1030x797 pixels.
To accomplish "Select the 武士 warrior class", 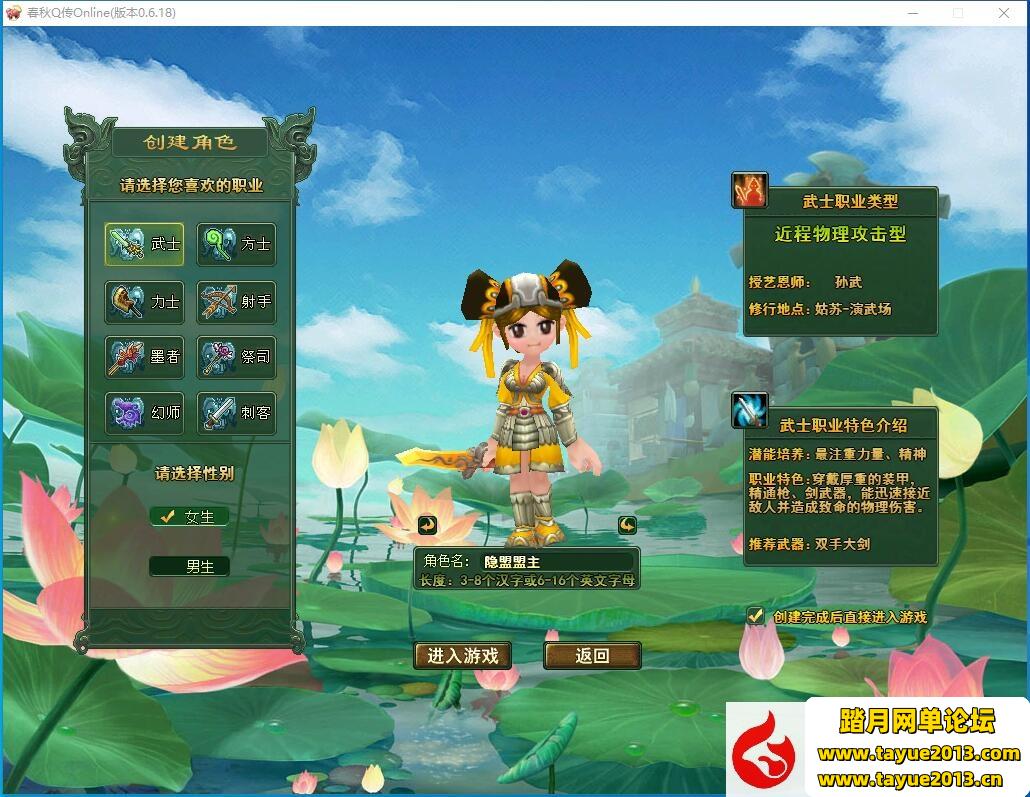I will pos(145,244).
